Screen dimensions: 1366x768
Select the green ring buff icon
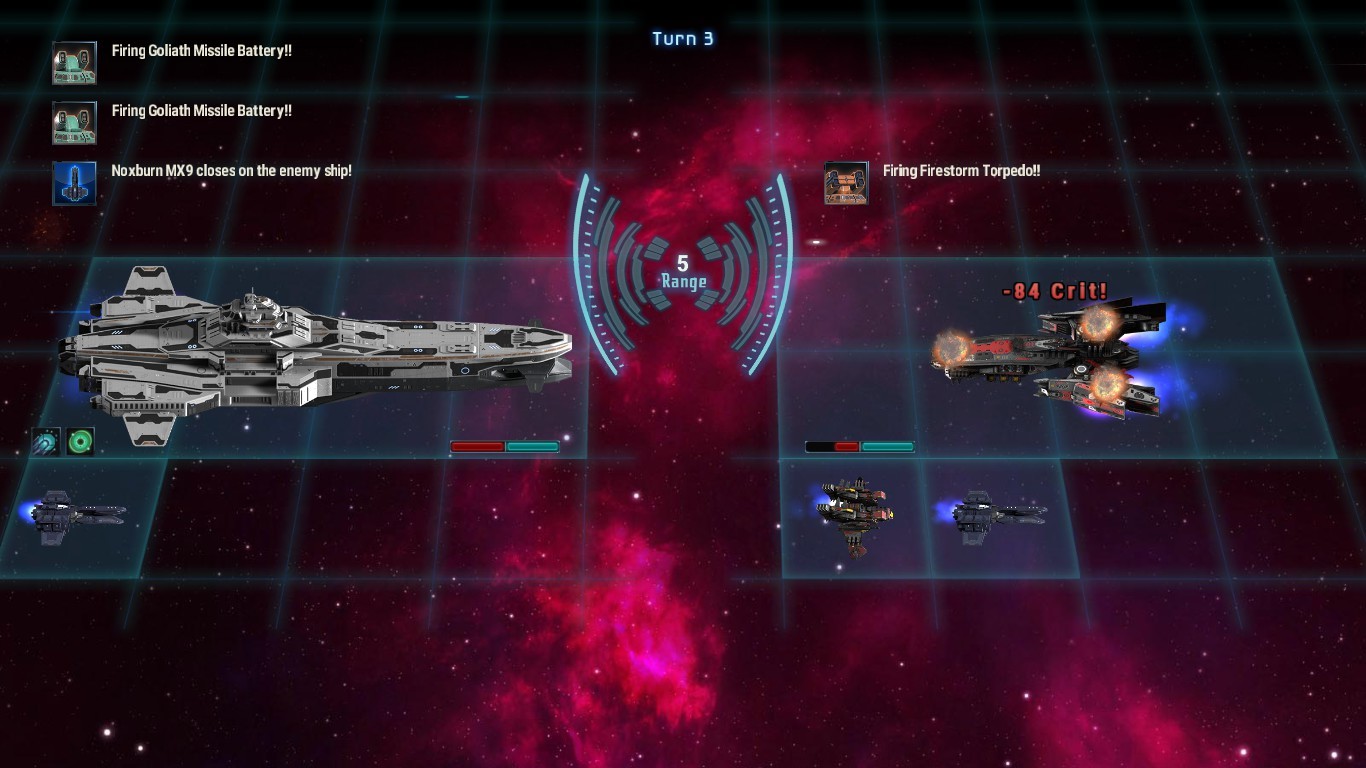[x=80, y=440]
